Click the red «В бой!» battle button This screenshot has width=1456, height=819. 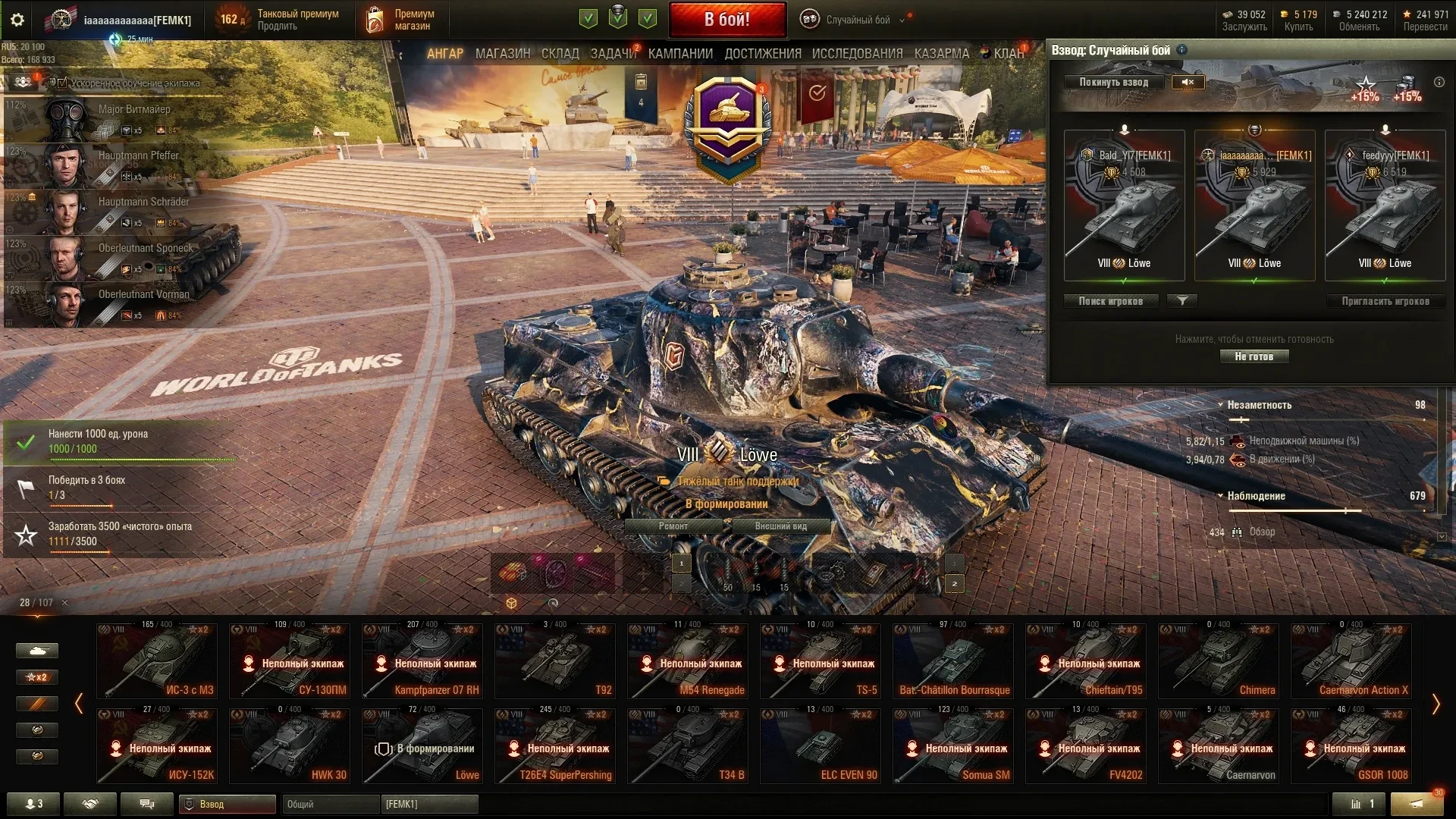[x=726, y=20]
